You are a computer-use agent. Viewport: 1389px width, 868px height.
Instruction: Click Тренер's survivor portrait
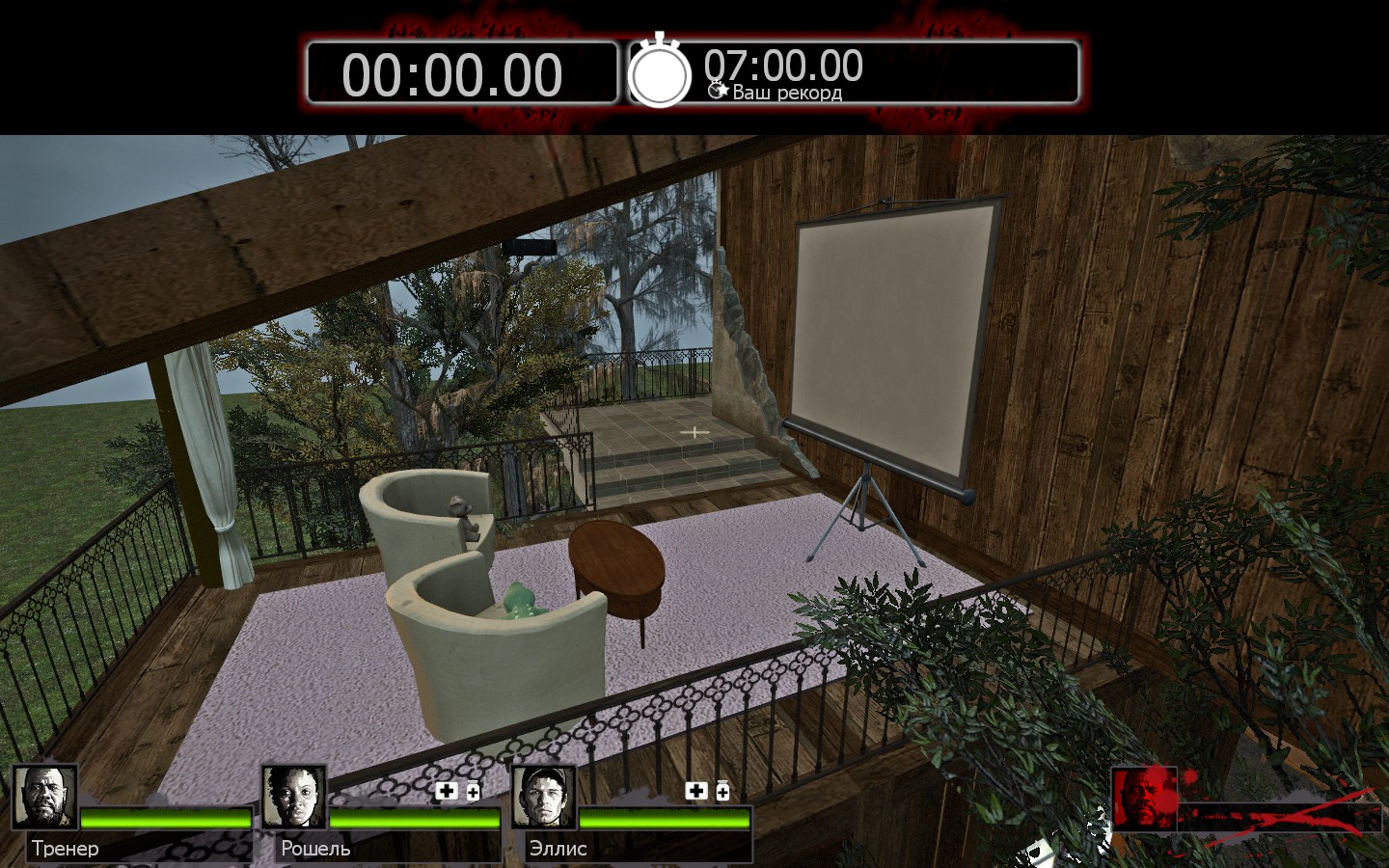[x=44, y=798]
